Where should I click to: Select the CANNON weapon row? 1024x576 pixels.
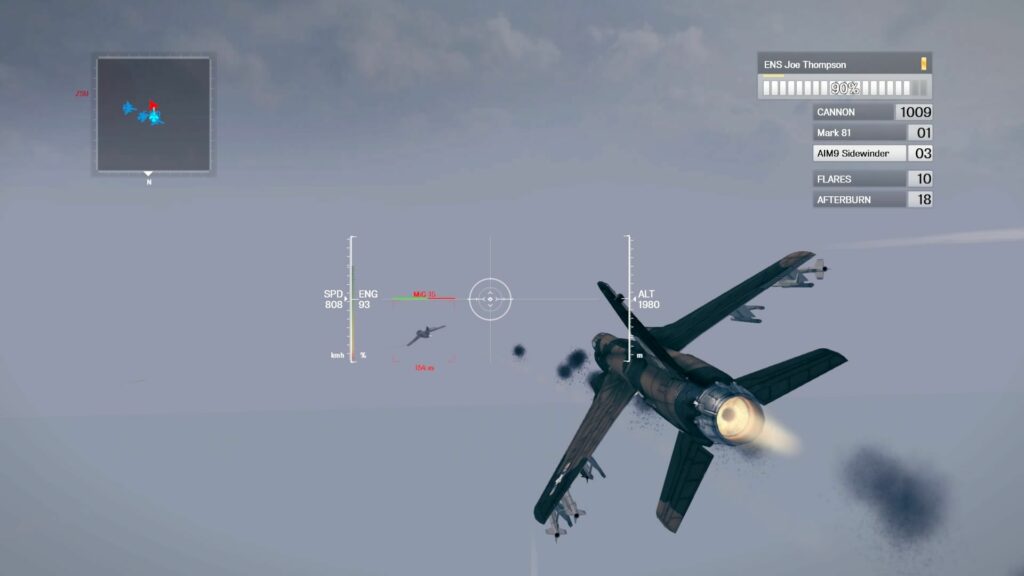pos(872,112)
